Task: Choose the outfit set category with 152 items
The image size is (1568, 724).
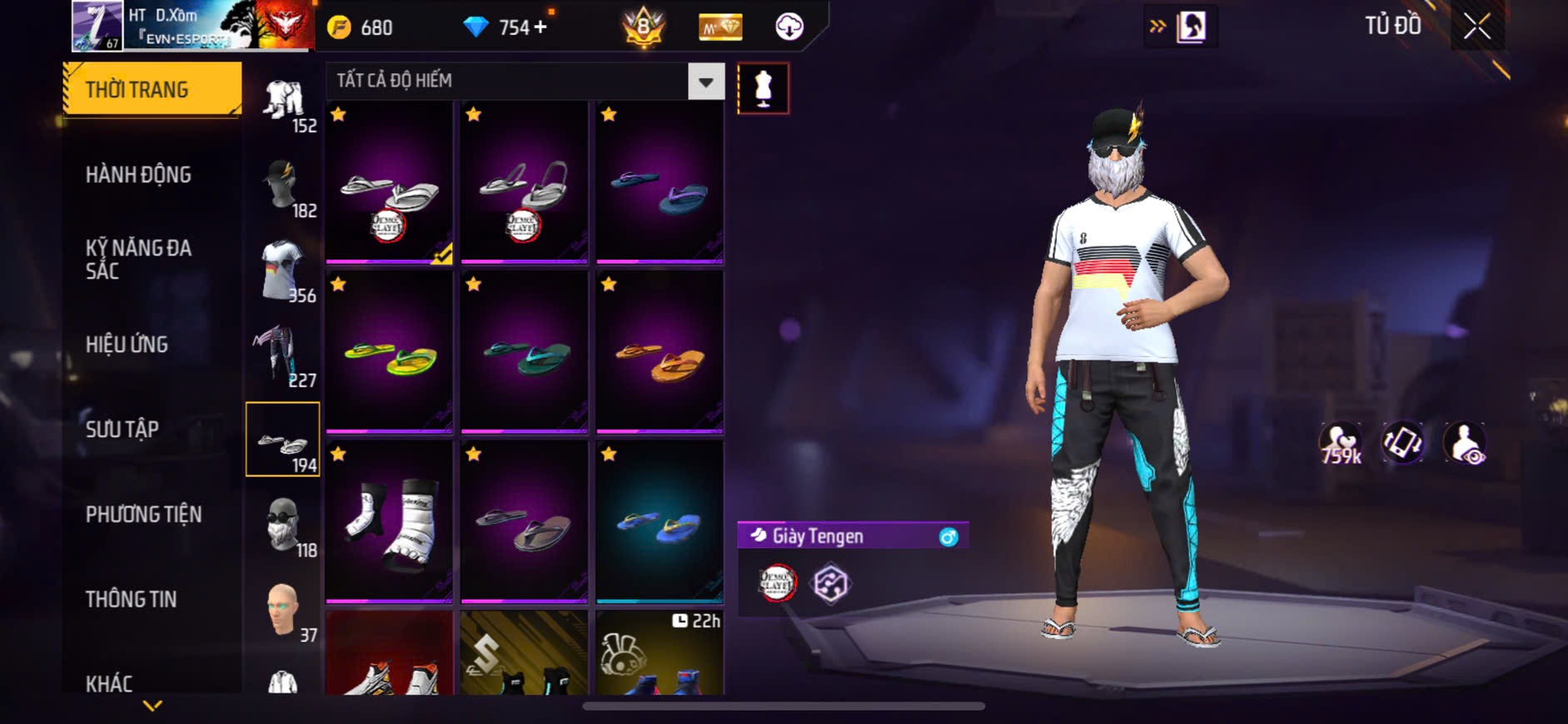Action: 283,104
